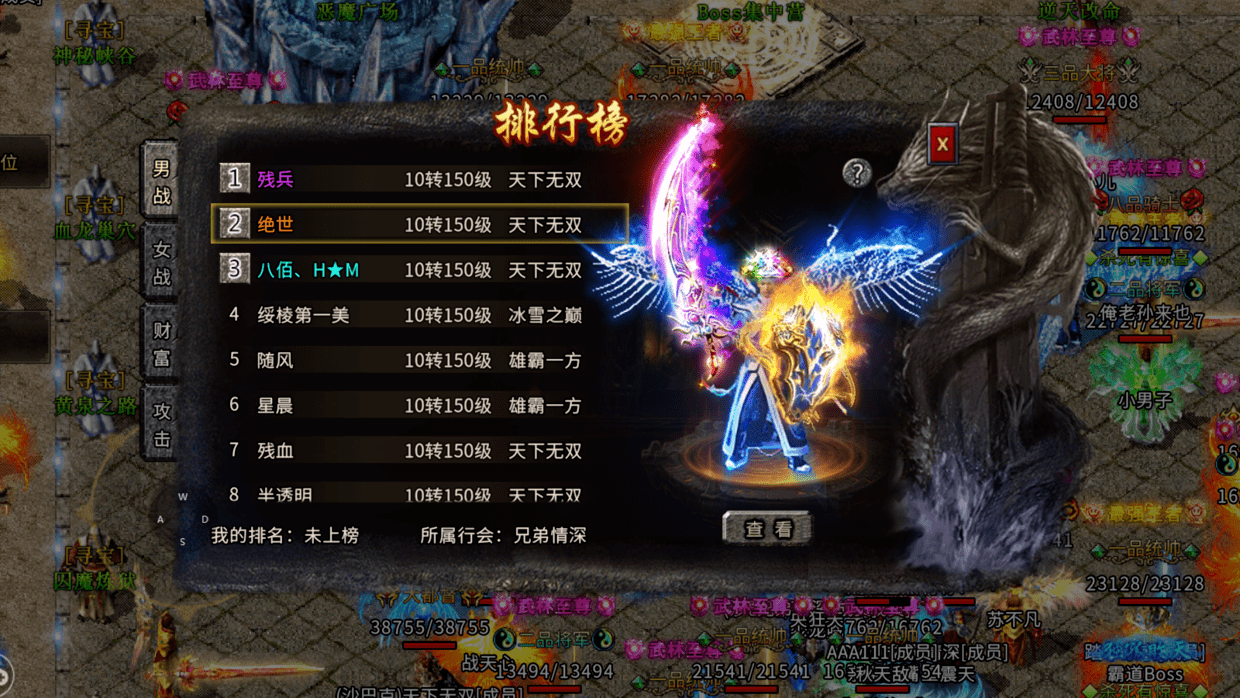Open the 攻击 attack ranking tab
Screen dimensions: 1240x698
click(x=161, y=424)
